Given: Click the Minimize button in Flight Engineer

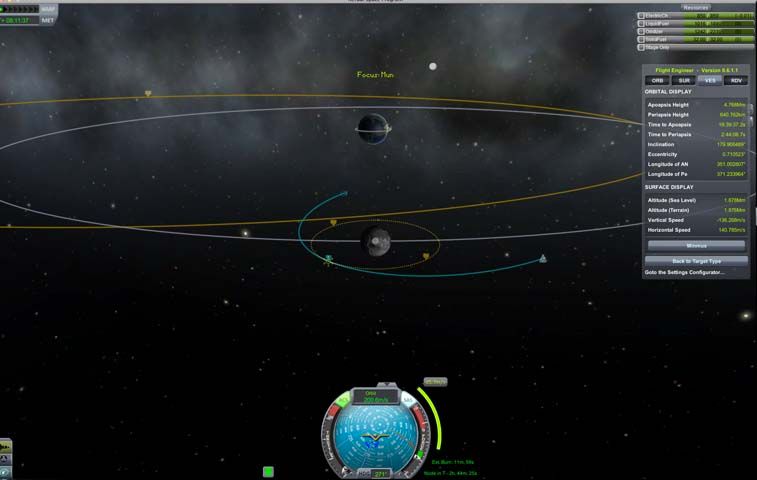Looking at the screenshot, I should click(696, 245).
